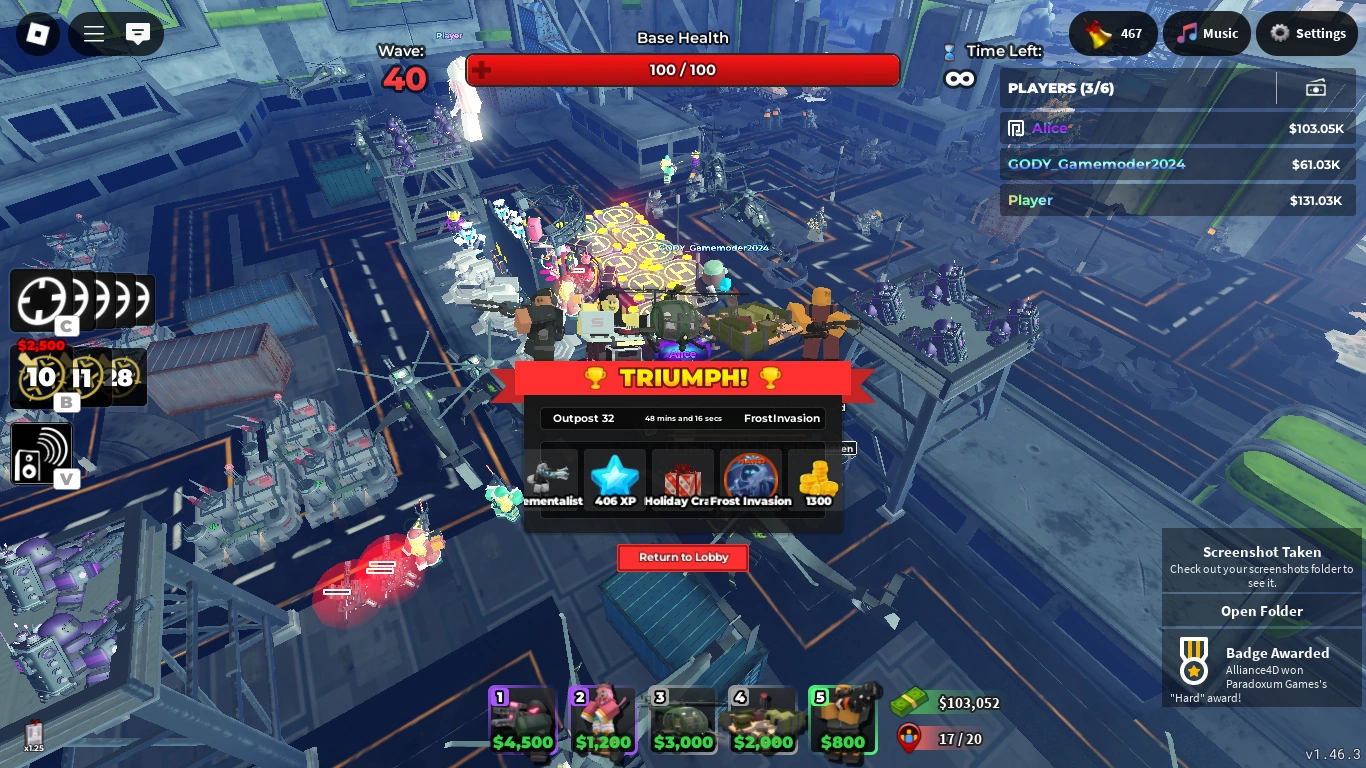This screenshot has height=768, width=1366.
Task: Use the $2,500 airstrike ability (B)
Action: (x=42, y=377)
